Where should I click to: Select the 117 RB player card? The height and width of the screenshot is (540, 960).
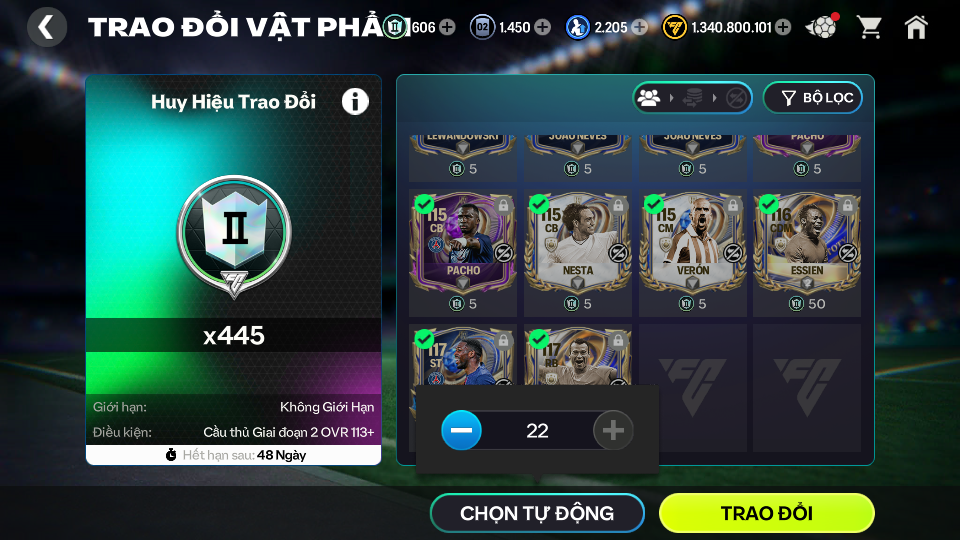[x=578, y=357]
